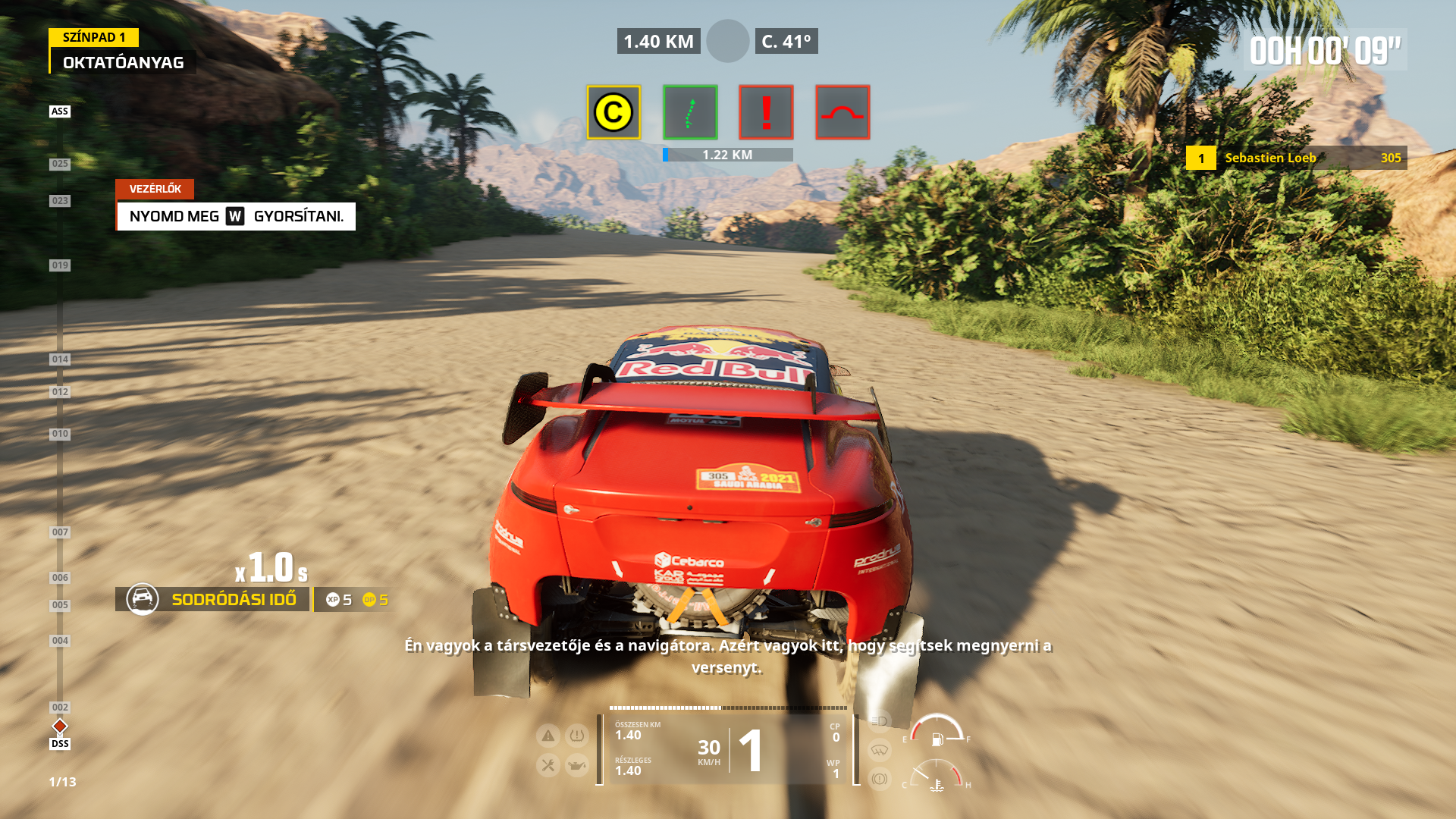1456x819 pixels.
Task: Select the engine temperature gauge
Action: [x=937, y=779]
